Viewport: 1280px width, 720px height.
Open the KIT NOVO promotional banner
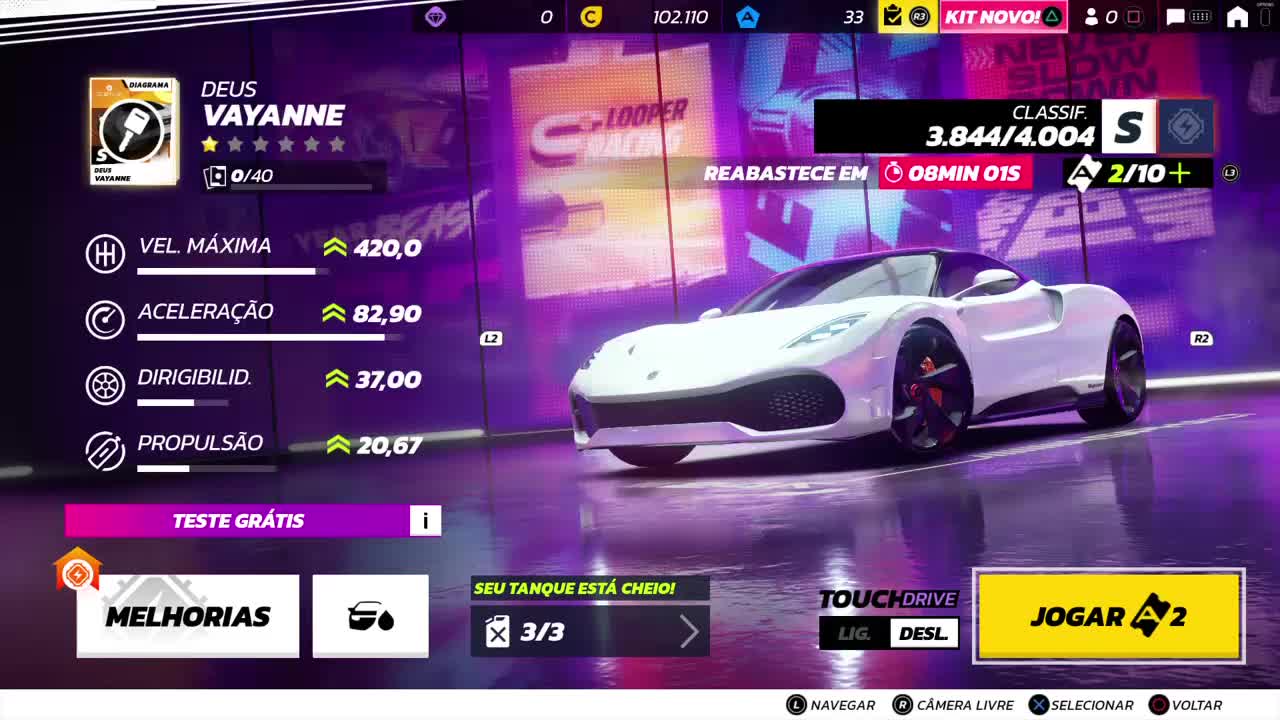tap(1003, 16)
